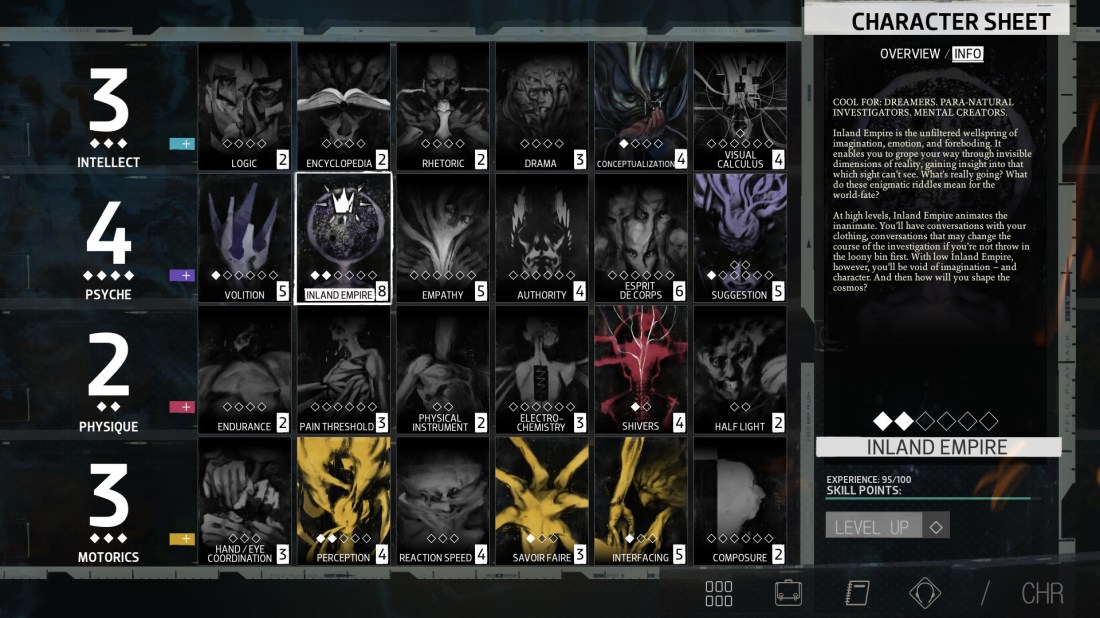Image resolution: width=1100 pixels, height=618 pixels.
Task: Choose the Savoir Faire skill
Action: [541, 501]
